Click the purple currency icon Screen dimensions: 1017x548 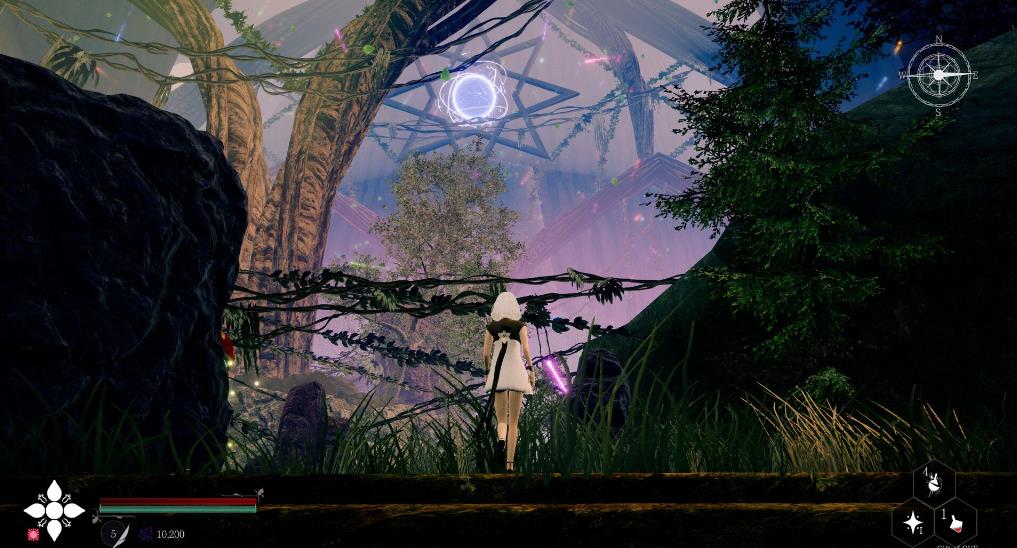[146, 534]
